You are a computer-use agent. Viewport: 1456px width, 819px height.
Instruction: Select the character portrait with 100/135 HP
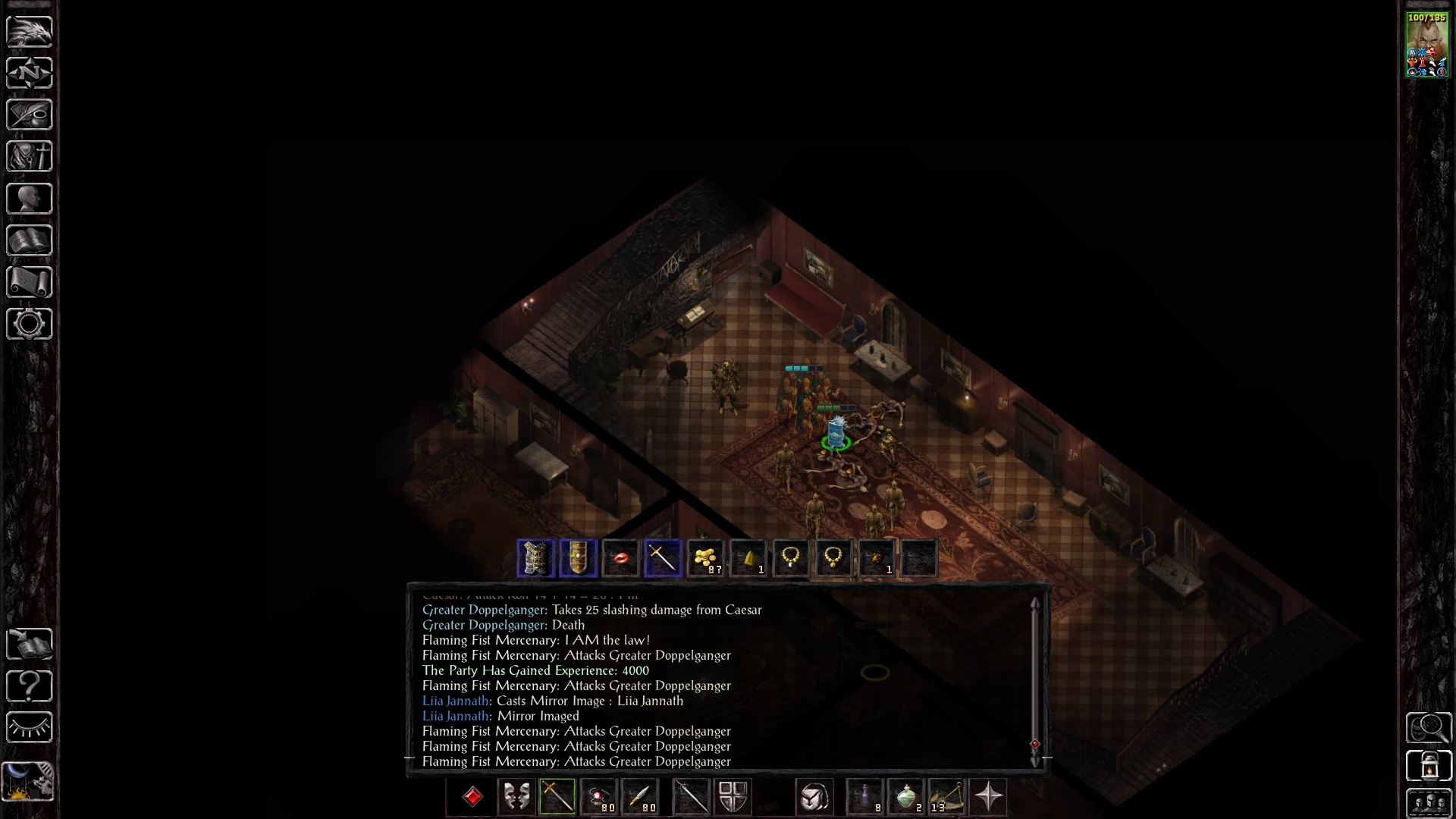coord(1427,45)
